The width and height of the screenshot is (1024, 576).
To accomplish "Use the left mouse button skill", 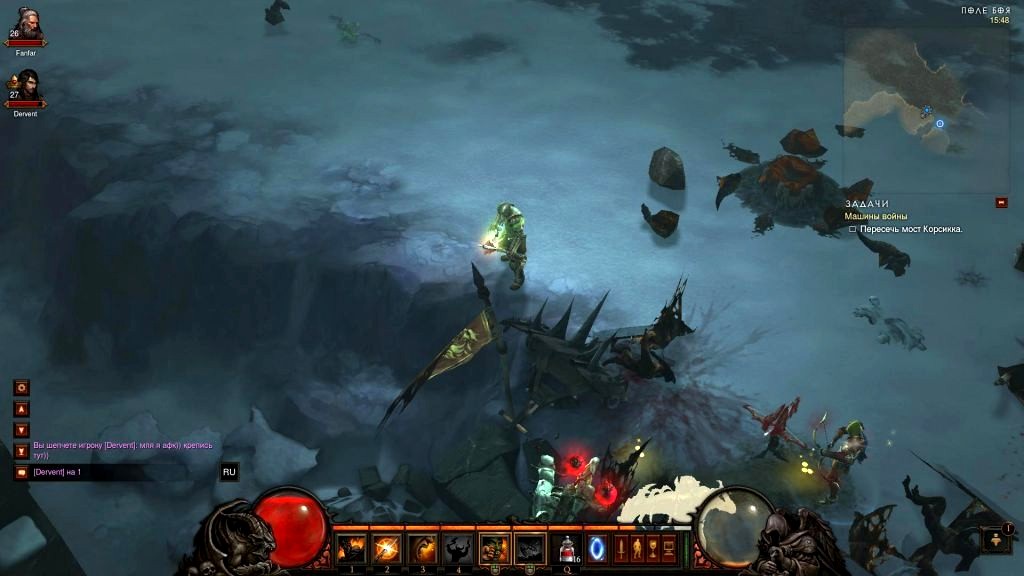I will [x=494, y=548].
